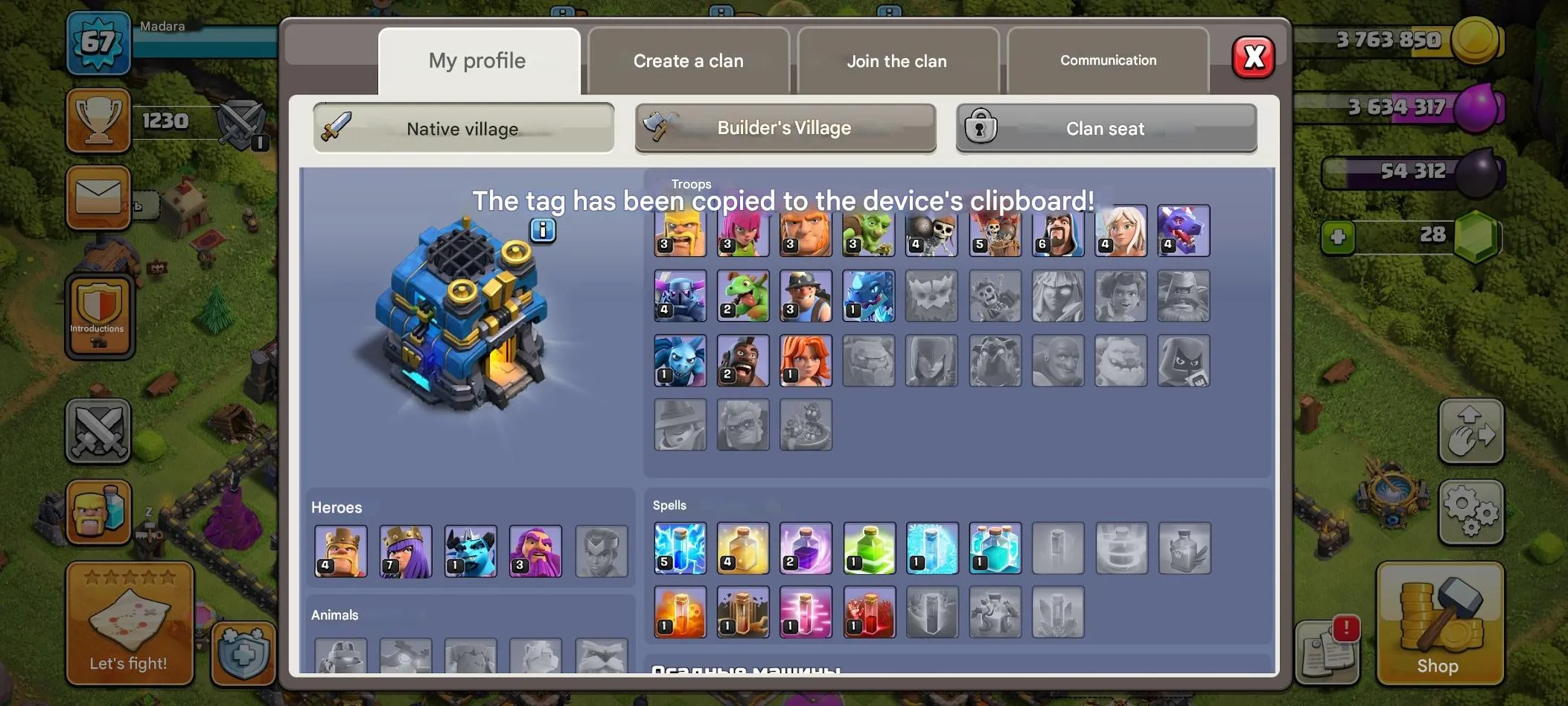
Task: Open the Lightning Spell icon
Action: pyautogui.click(x=680, y=549)
